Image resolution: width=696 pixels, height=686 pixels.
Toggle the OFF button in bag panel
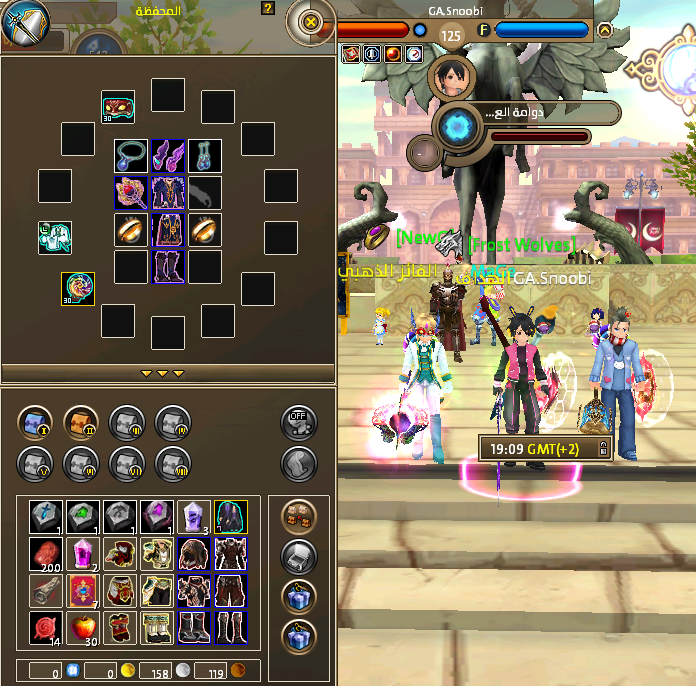(297, 422)
